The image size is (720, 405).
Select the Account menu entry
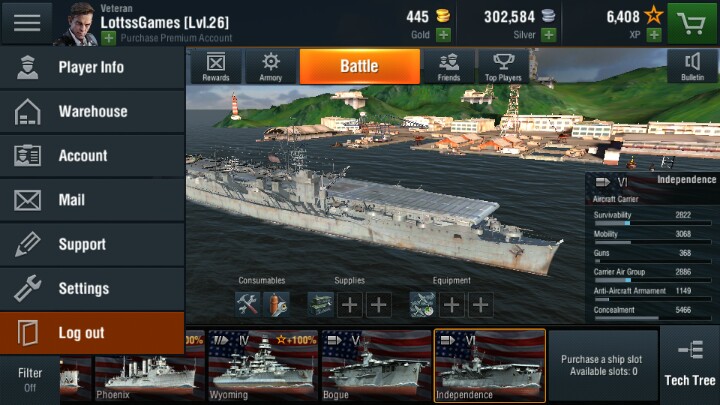[x=92, y=156]
